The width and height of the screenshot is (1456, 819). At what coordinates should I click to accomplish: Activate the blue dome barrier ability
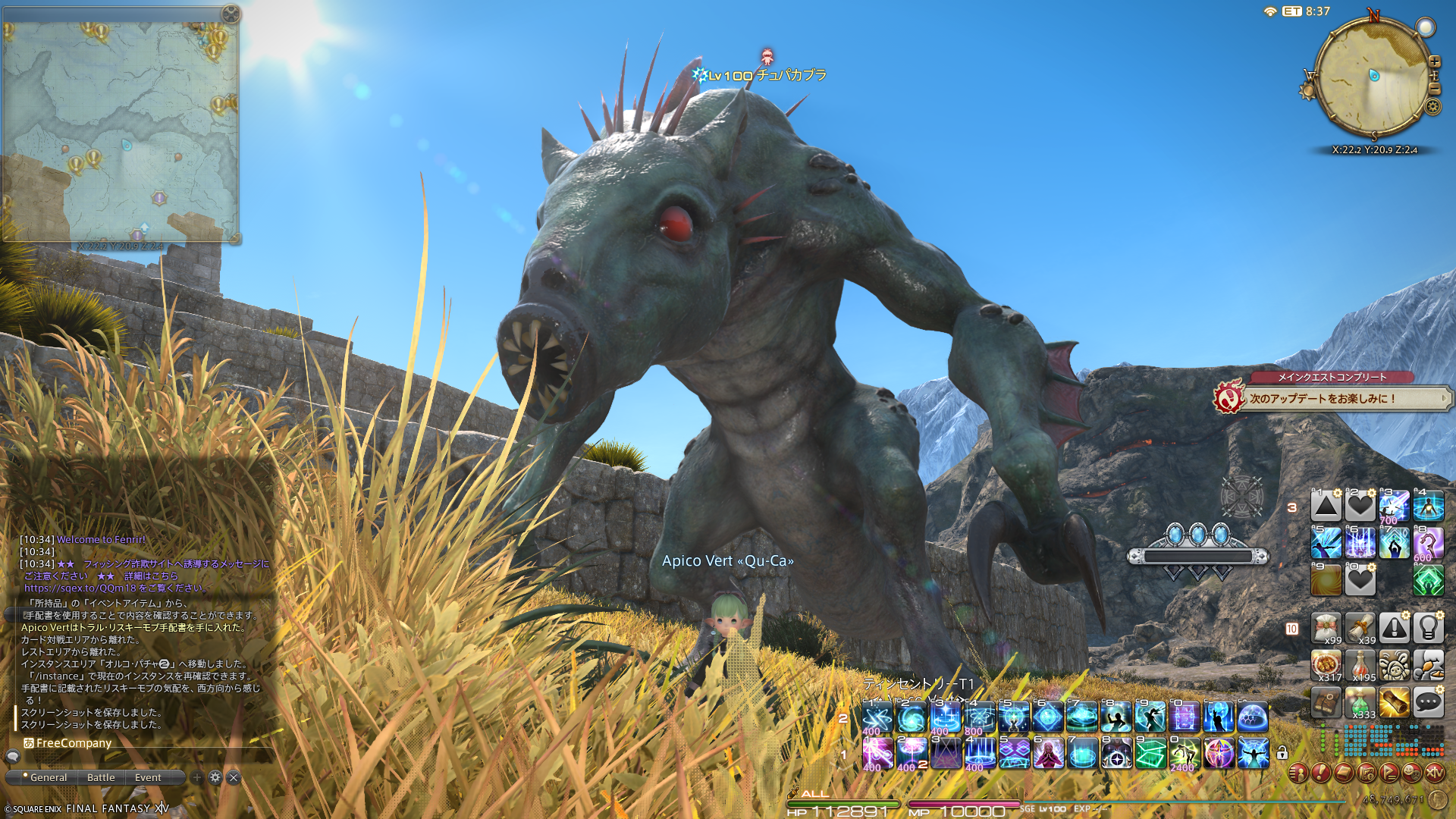pos(1253,717)
